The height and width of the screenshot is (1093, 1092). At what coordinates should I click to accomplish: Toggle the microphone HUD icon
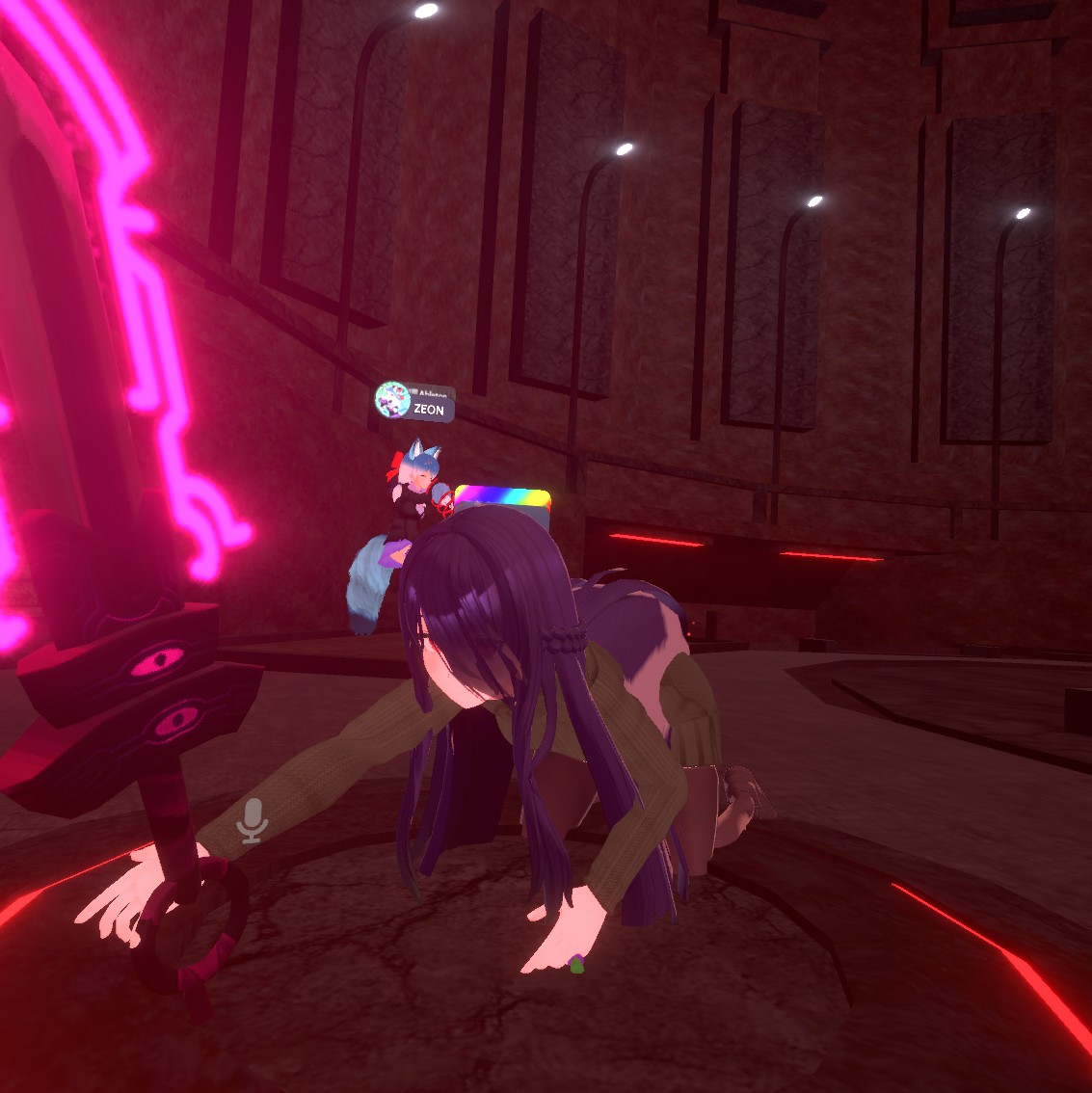(x=252, y=820)
